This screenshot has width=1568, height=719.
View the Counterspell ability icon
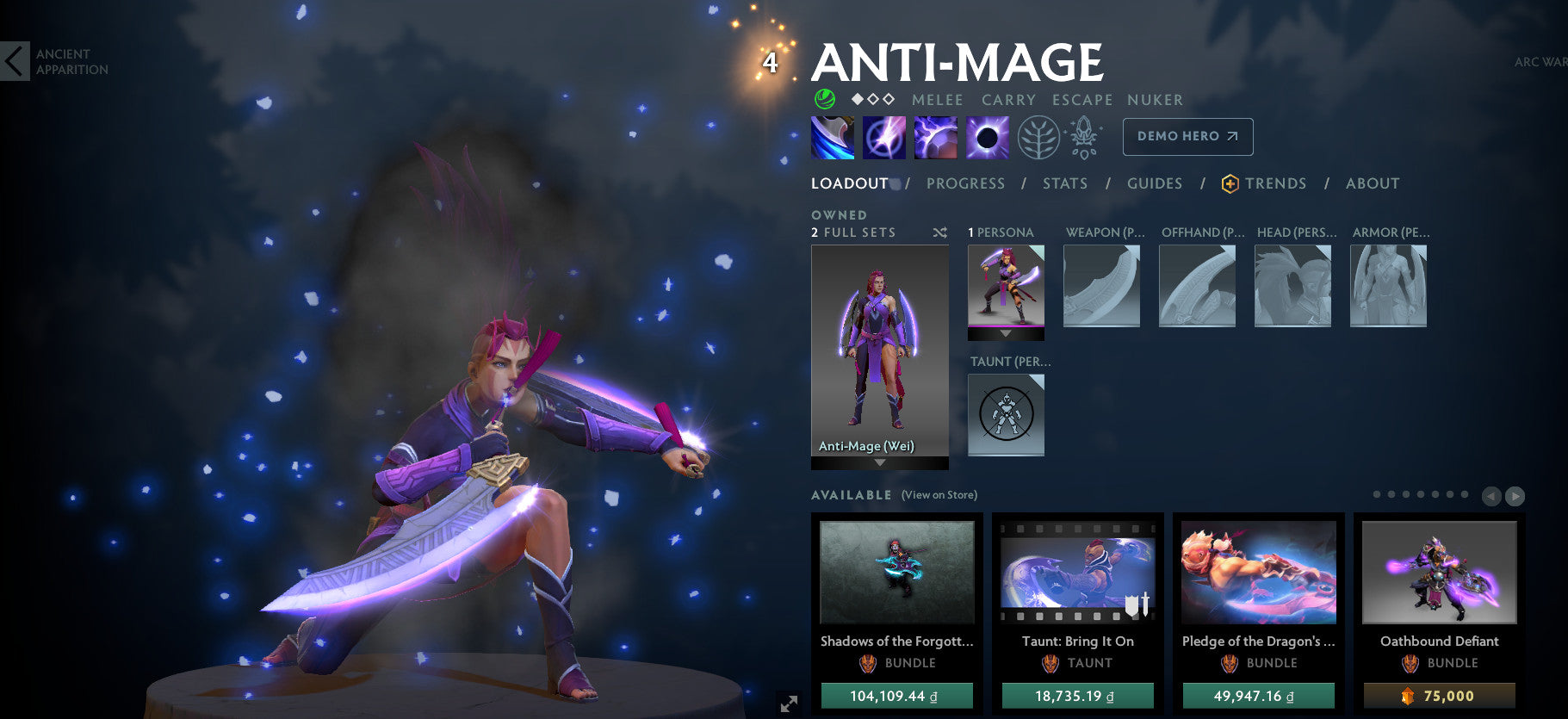[935, 137]
